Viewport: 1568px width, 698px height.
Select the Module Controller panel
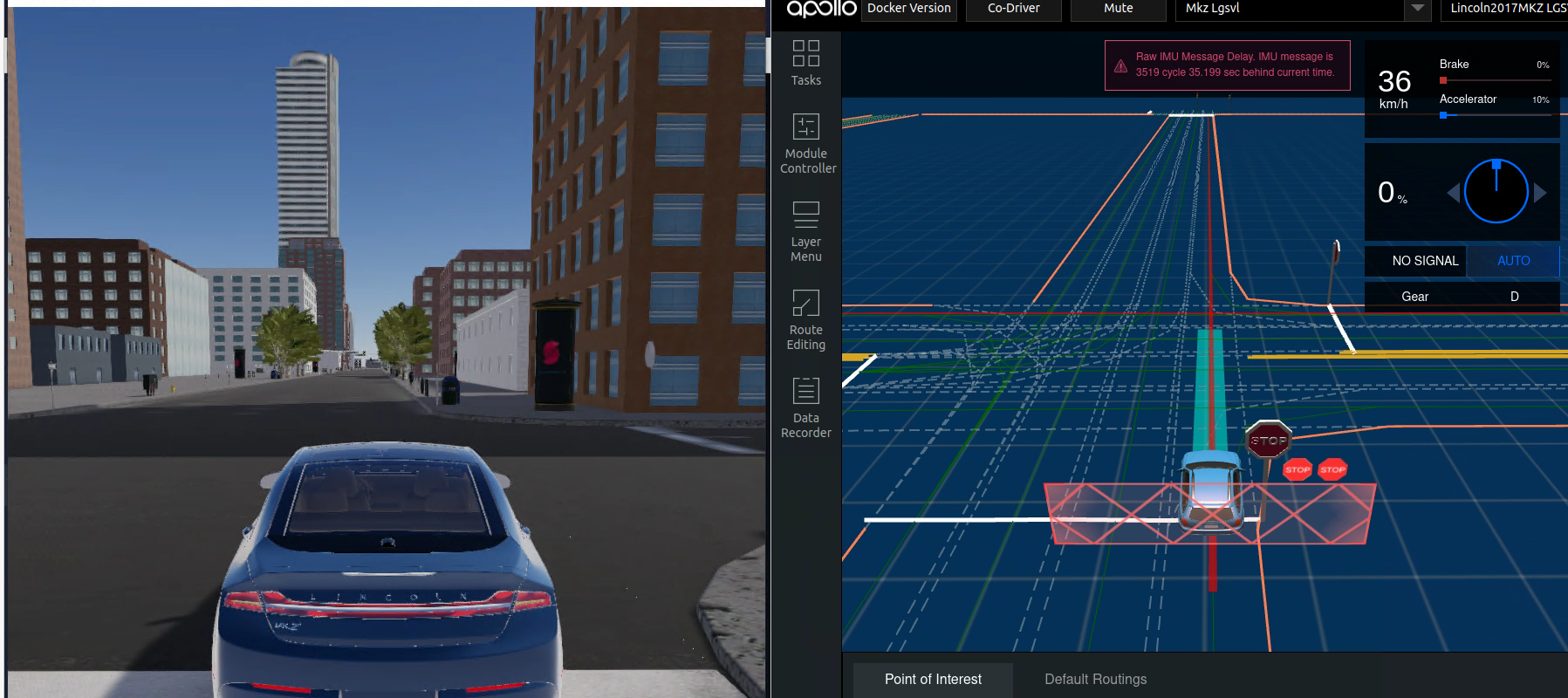[805, 144]
